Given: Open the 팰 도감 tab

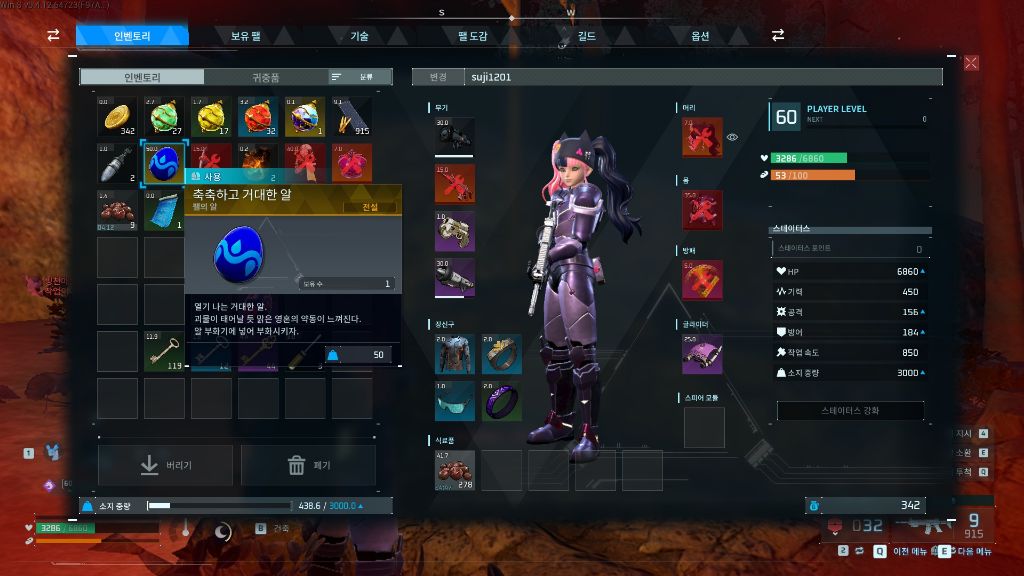Looking at the screenshot, I should (x=472, y=36).
